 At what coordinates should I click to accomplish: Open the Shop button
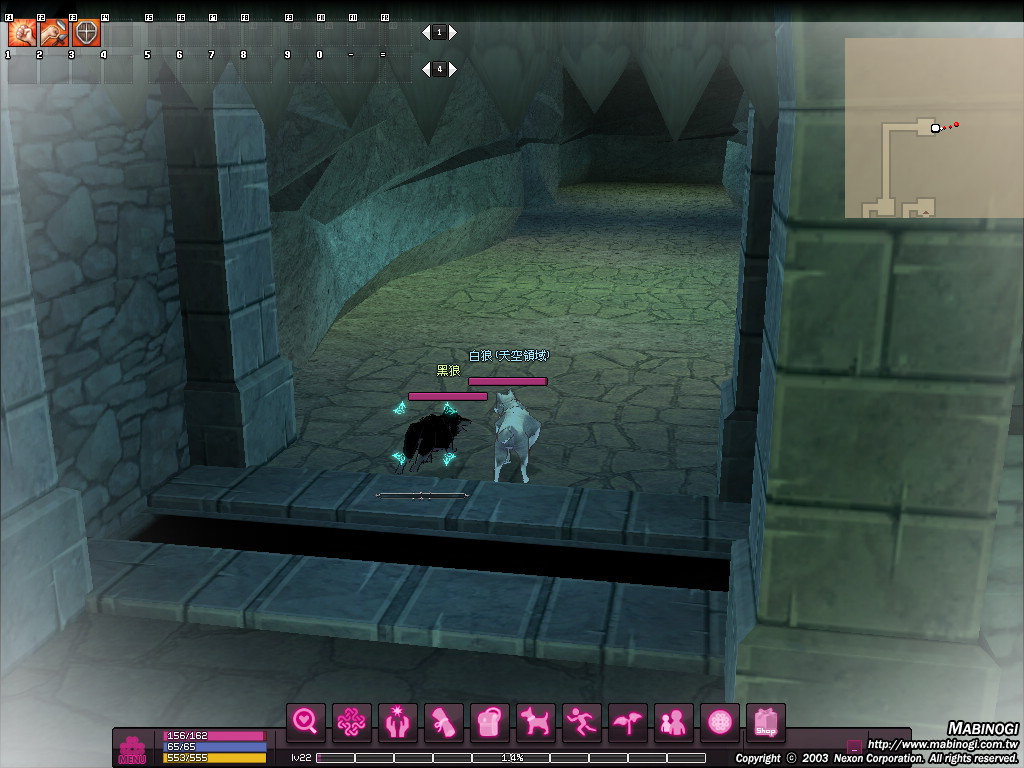(766, 723)
